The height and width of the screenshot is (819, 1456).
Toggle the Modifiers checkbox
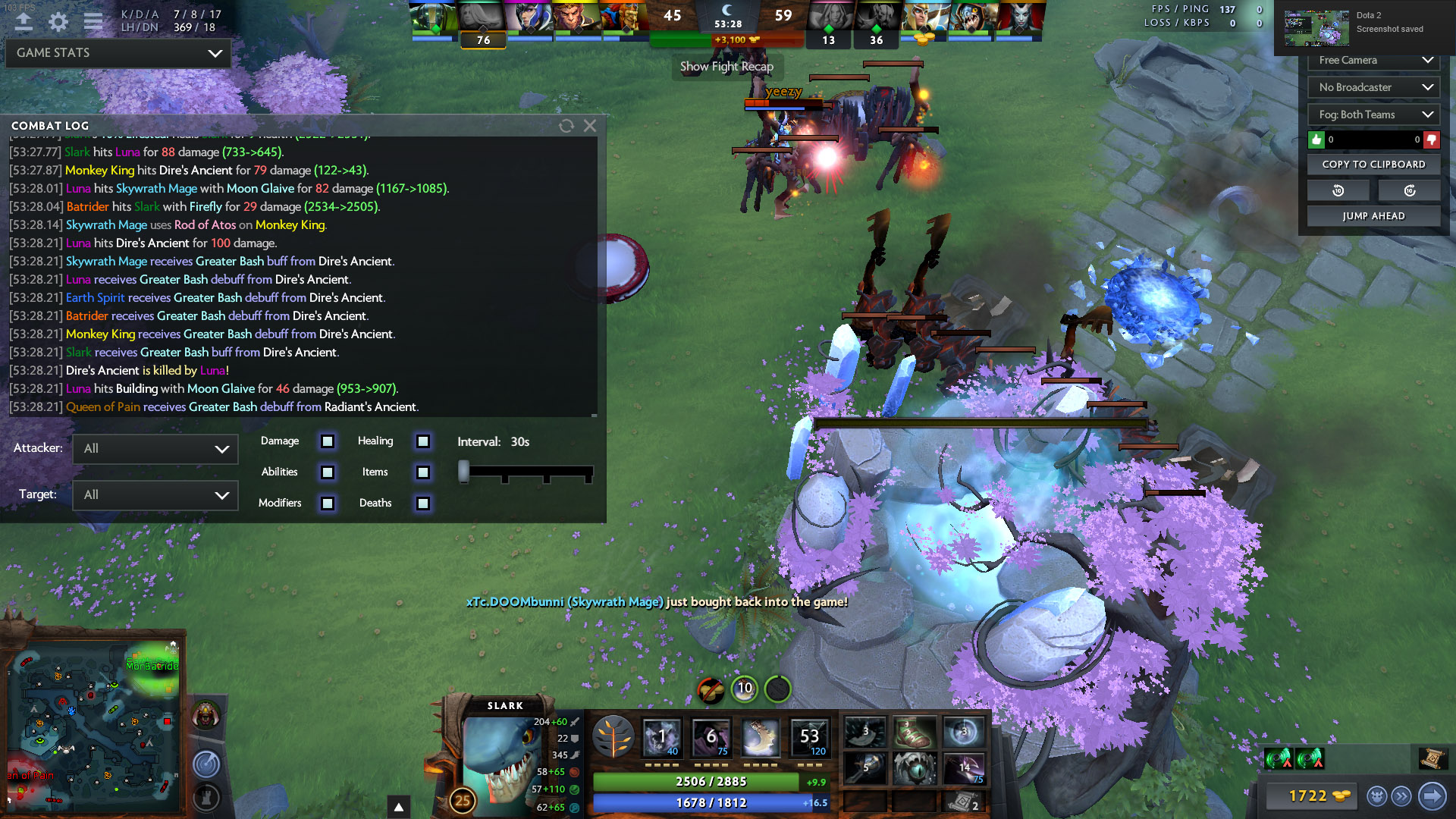[x=328, y=504]
